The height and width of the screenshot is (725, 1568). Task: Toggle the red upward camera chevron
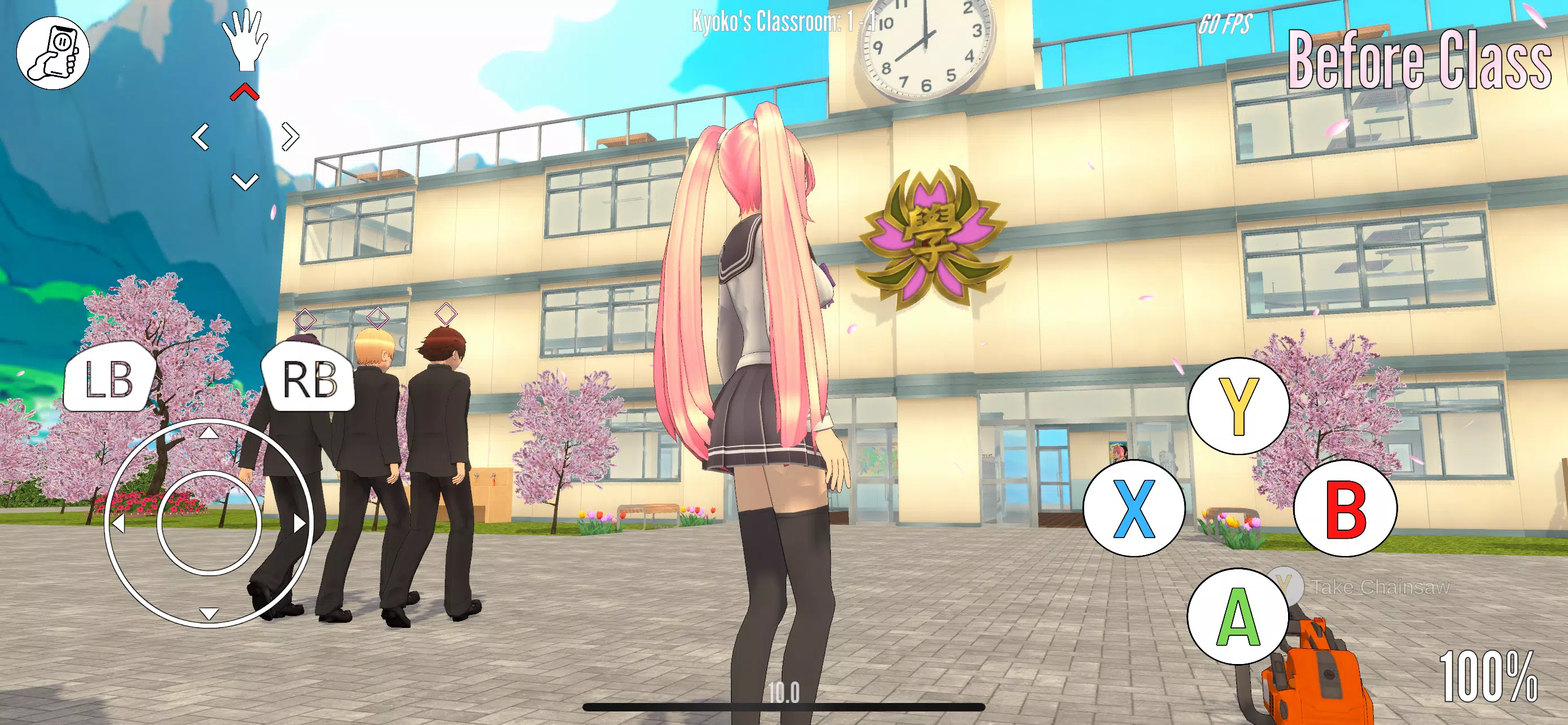point(246,93)
